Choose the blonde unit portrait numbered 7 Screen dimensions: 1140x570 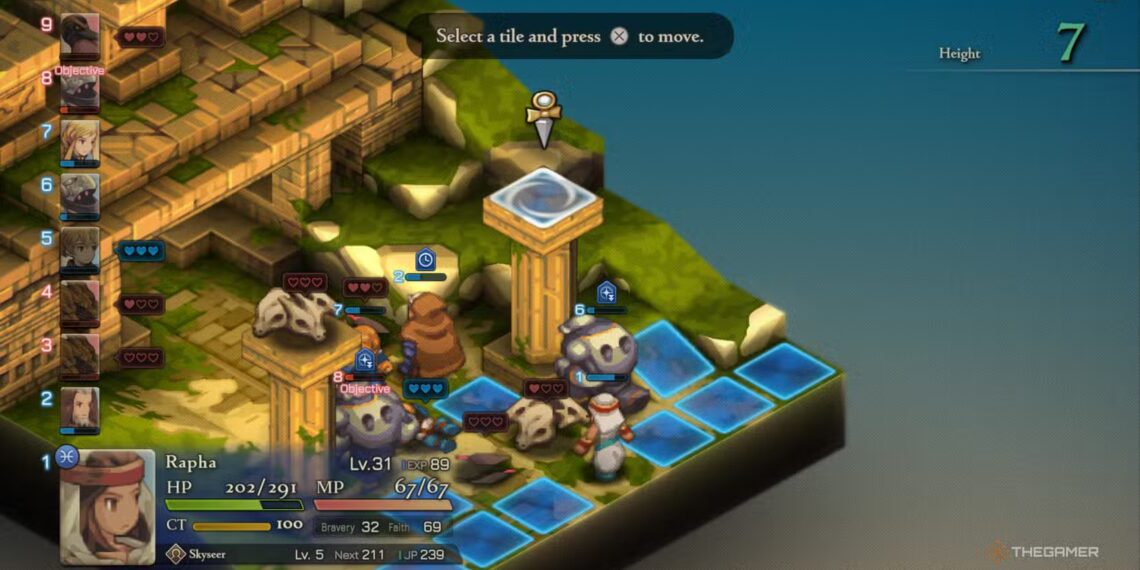tap(79, 142)
